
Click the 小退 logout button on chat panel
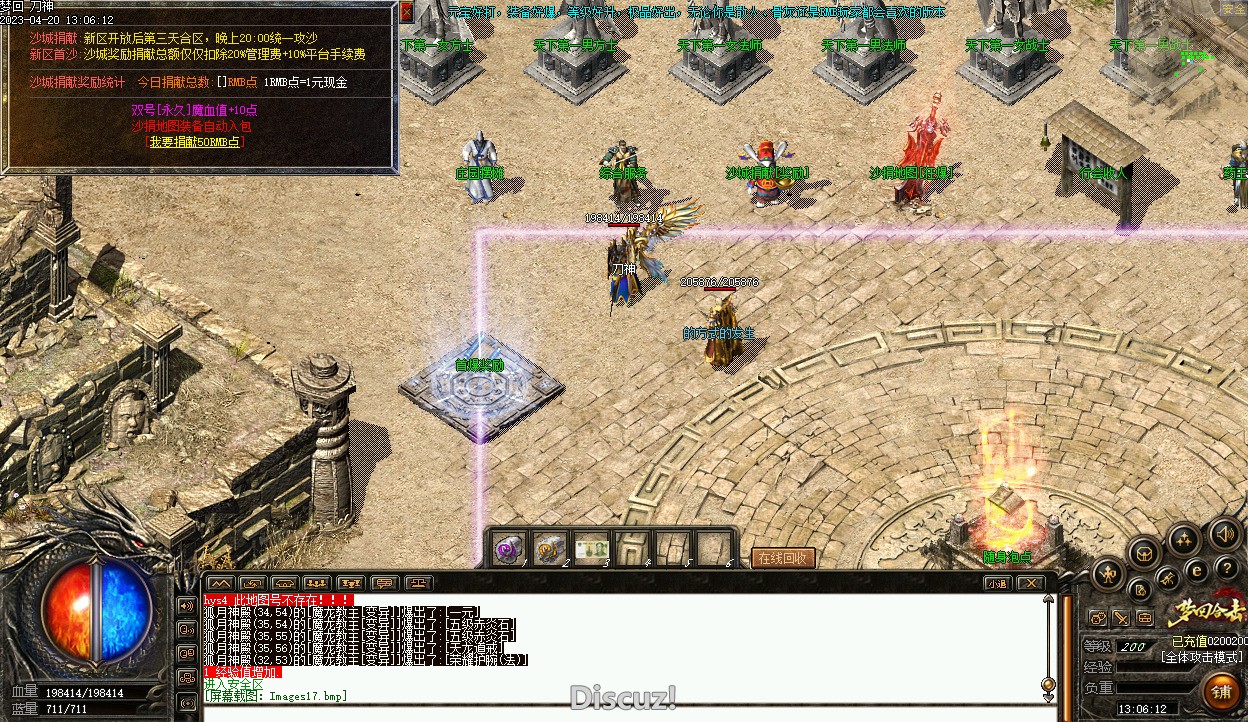pyautogui.click(x=997, y=583)
